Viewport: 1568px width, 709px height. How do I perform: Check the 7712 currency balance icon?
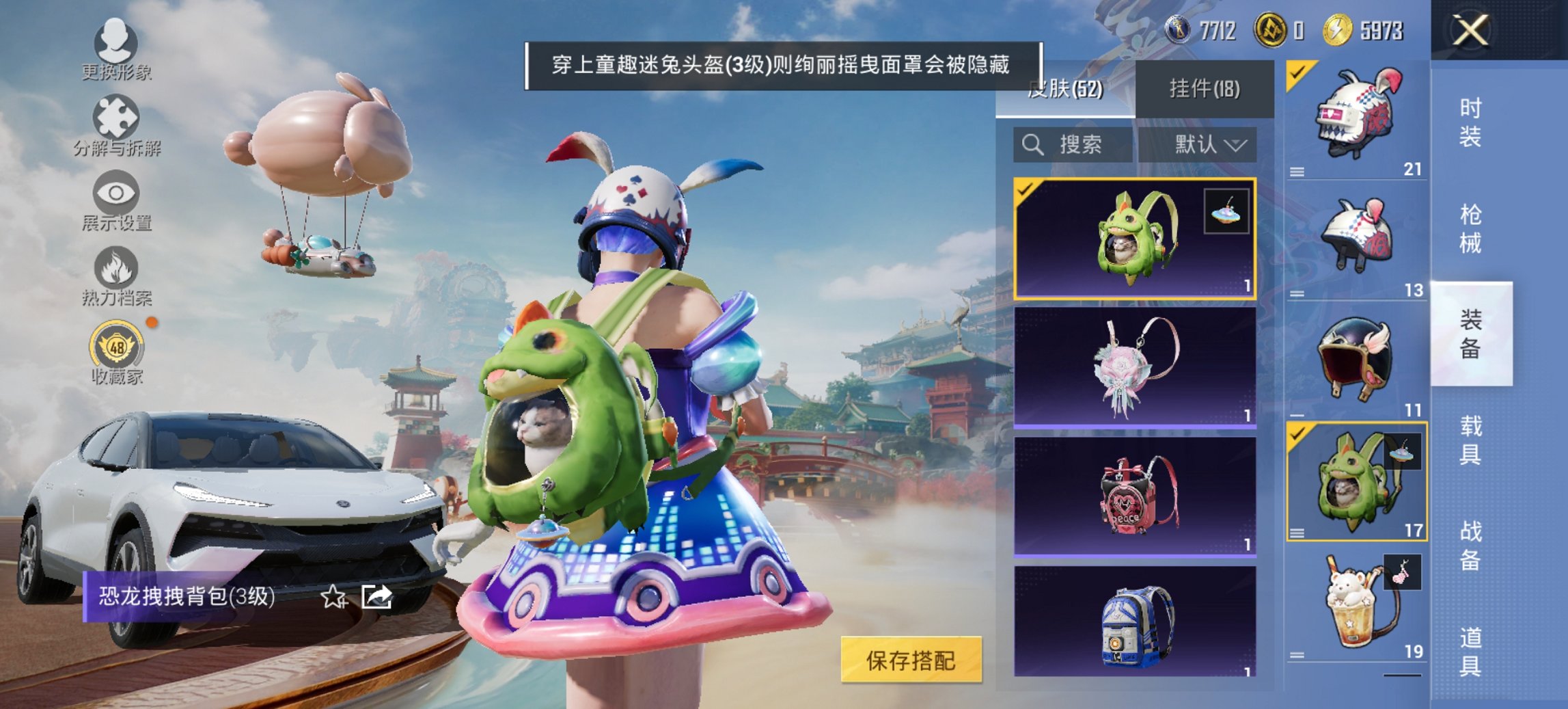pos(1179,29)
